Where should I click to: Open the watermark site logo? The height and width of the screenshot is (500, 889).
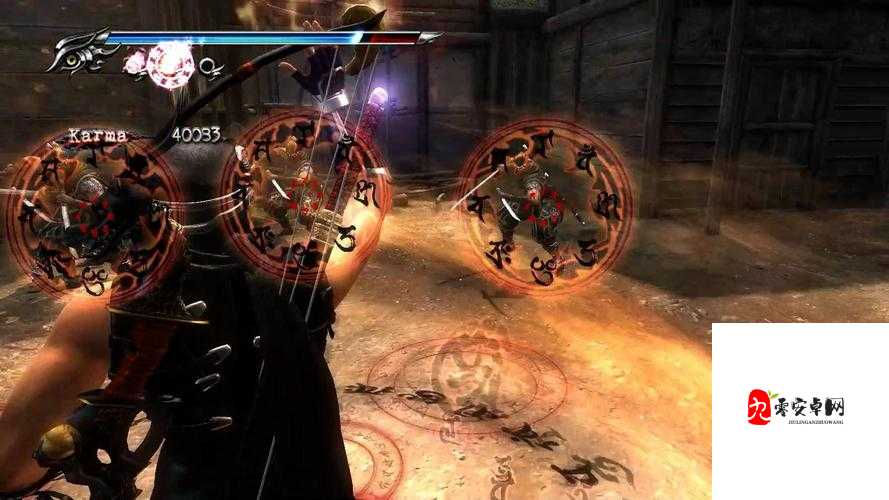point(797,408)
